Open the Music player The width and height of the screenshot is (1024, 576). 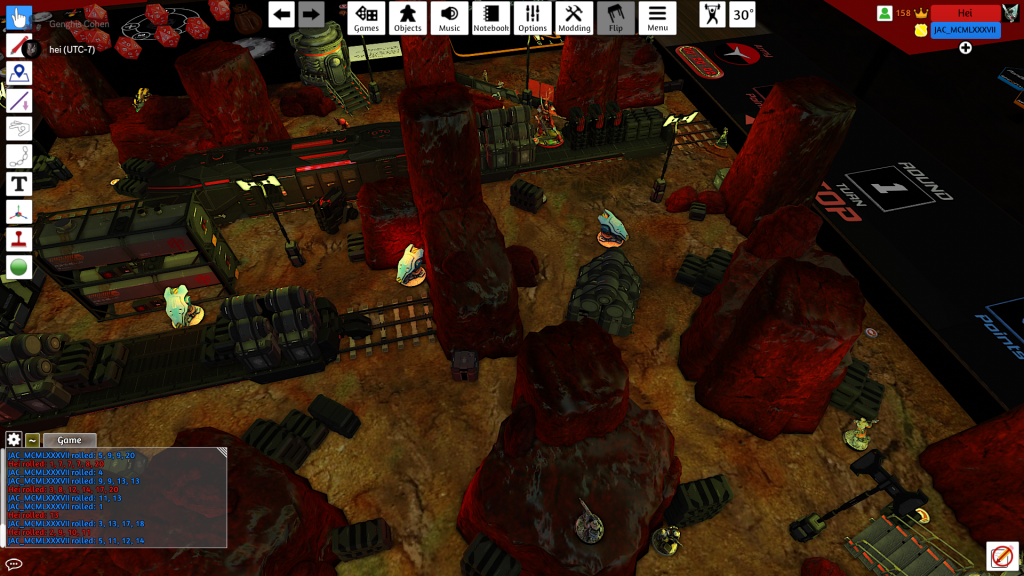coord(450,17)
